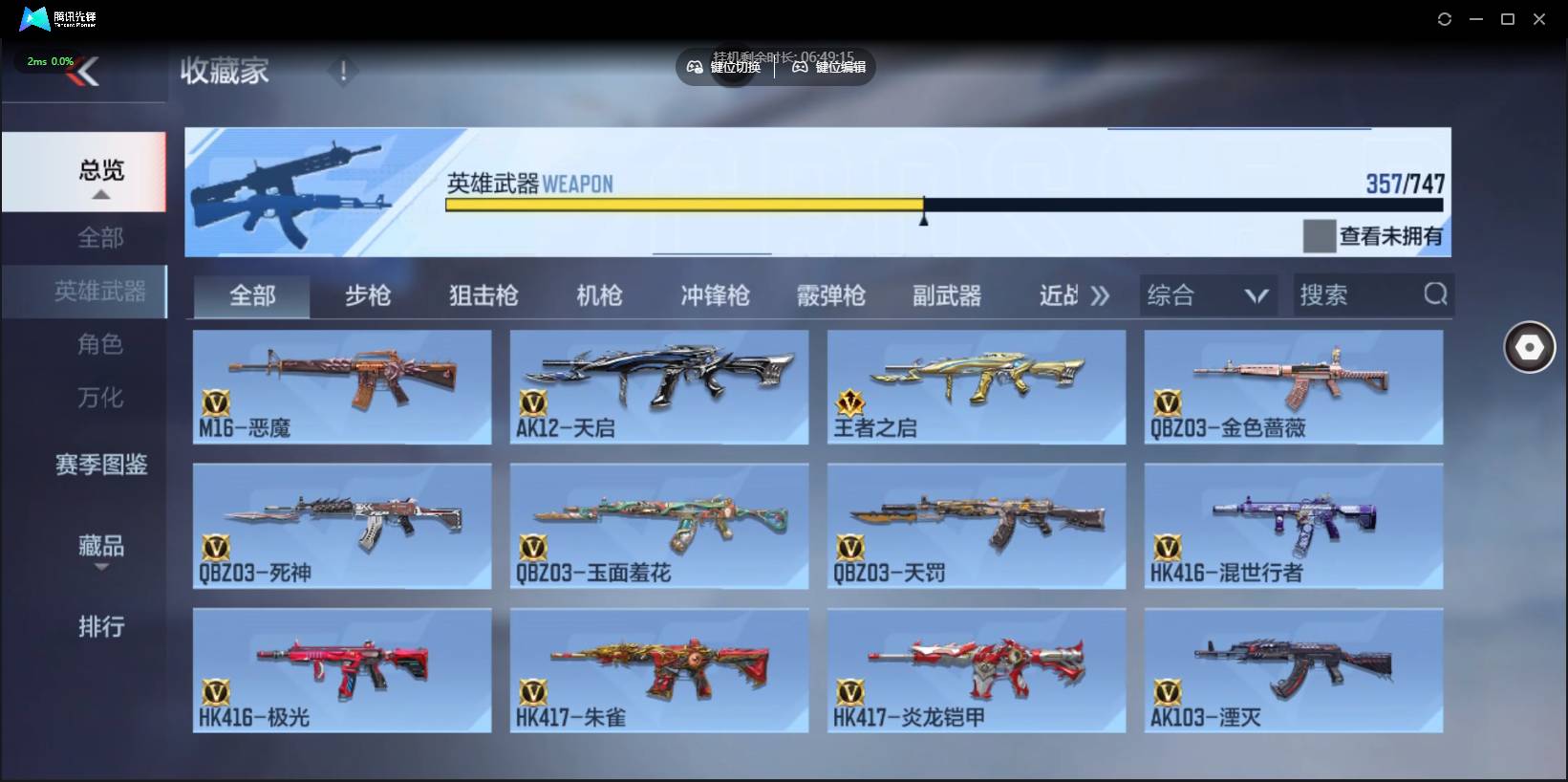Open 键位切换 gamepad icon in top bar
The height and width of the screenshot is (782, 1568).
pos(696,67)
